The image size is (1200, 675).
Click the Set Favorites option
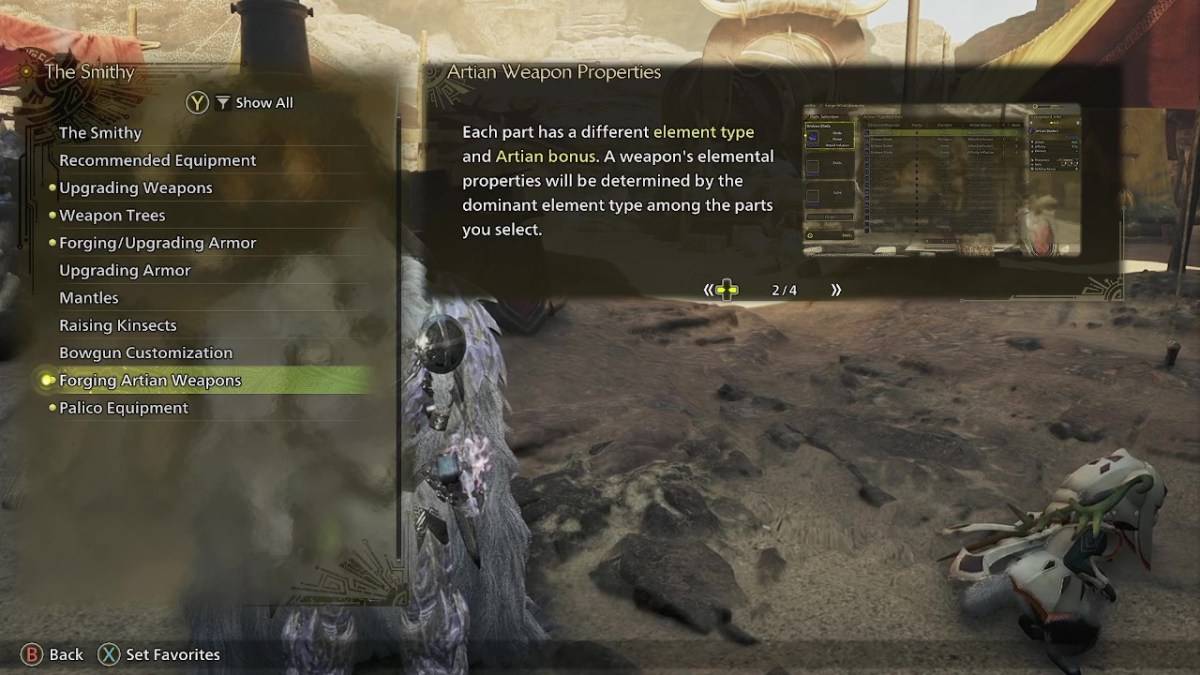point(160,655)
